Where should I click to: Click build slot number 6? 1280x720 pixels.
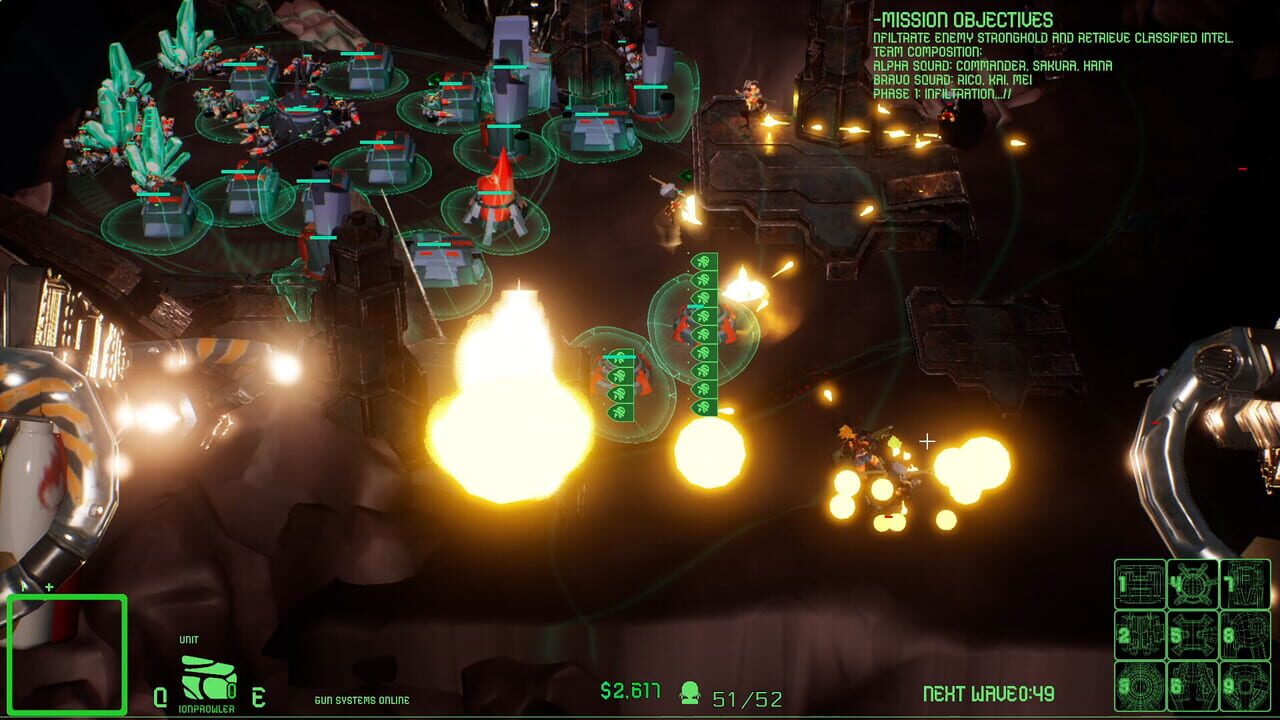pos(1192,686)
